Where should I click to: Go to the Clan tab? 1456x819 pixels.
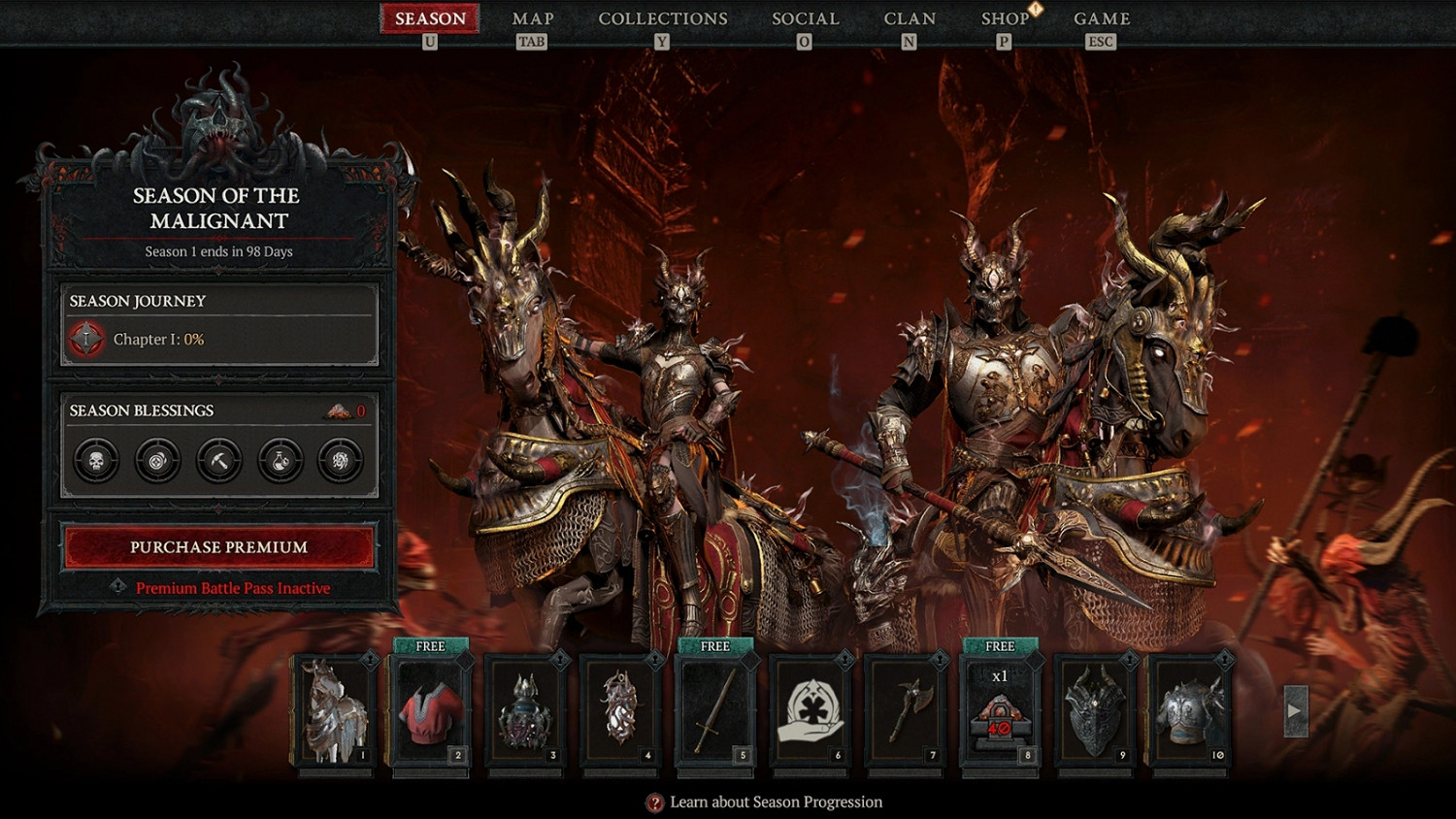point(910,19)
